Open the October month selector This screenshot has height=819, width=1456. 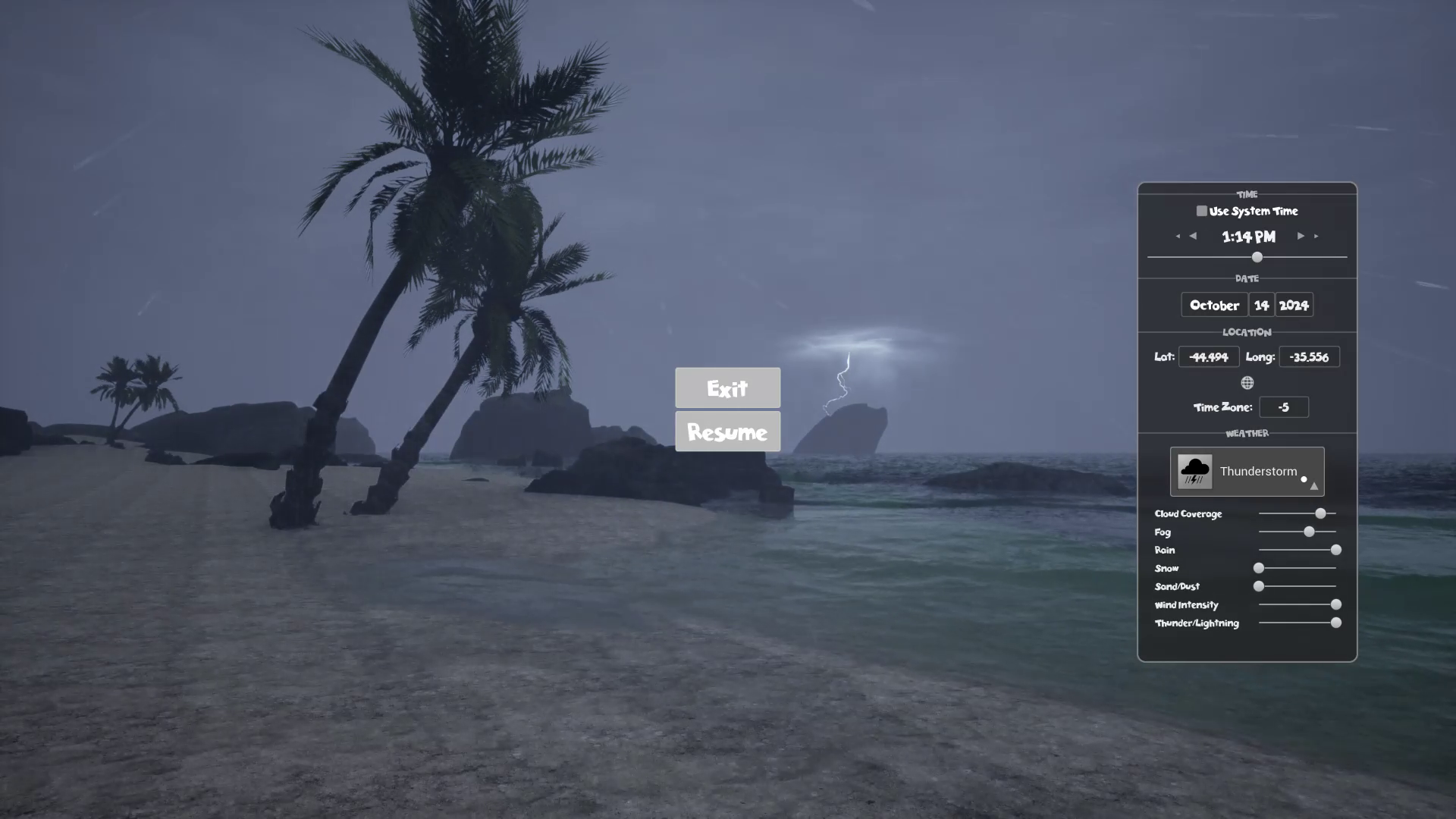[1213, 305]
